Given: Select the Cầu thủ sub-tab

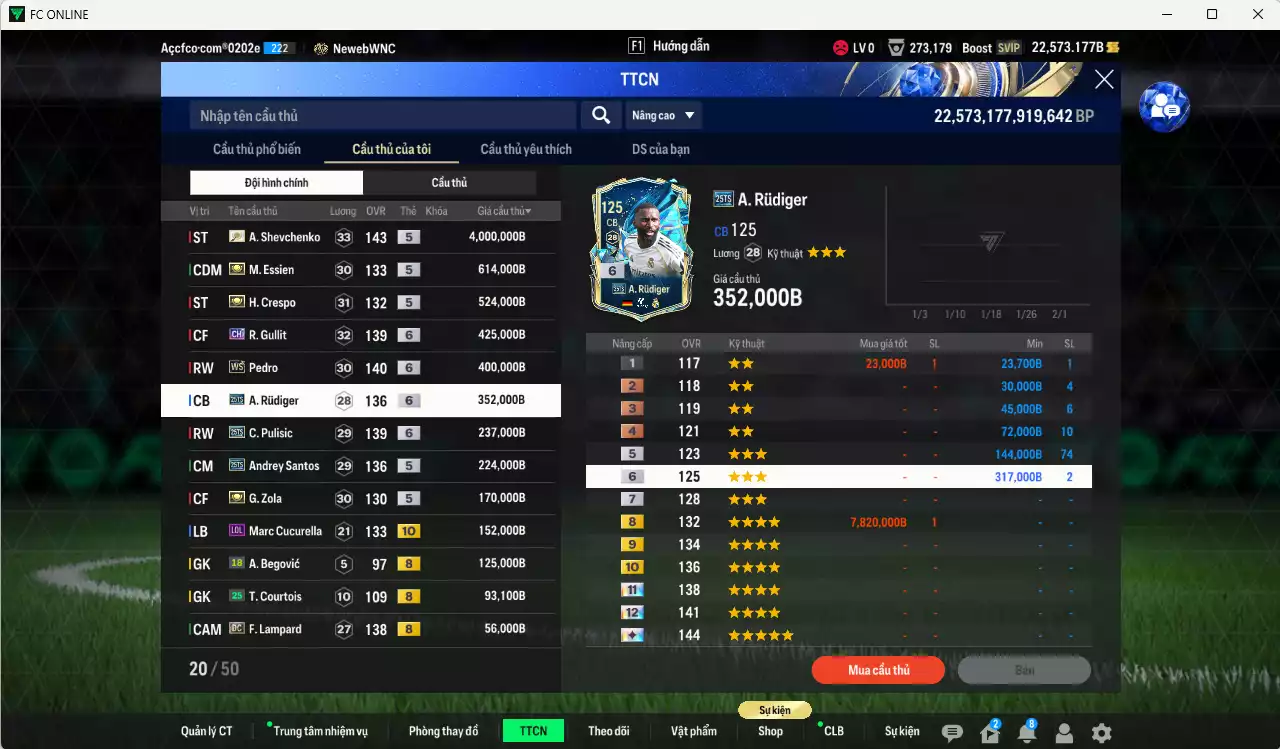Looking at the screenshot, I should [x=449, y=183].
